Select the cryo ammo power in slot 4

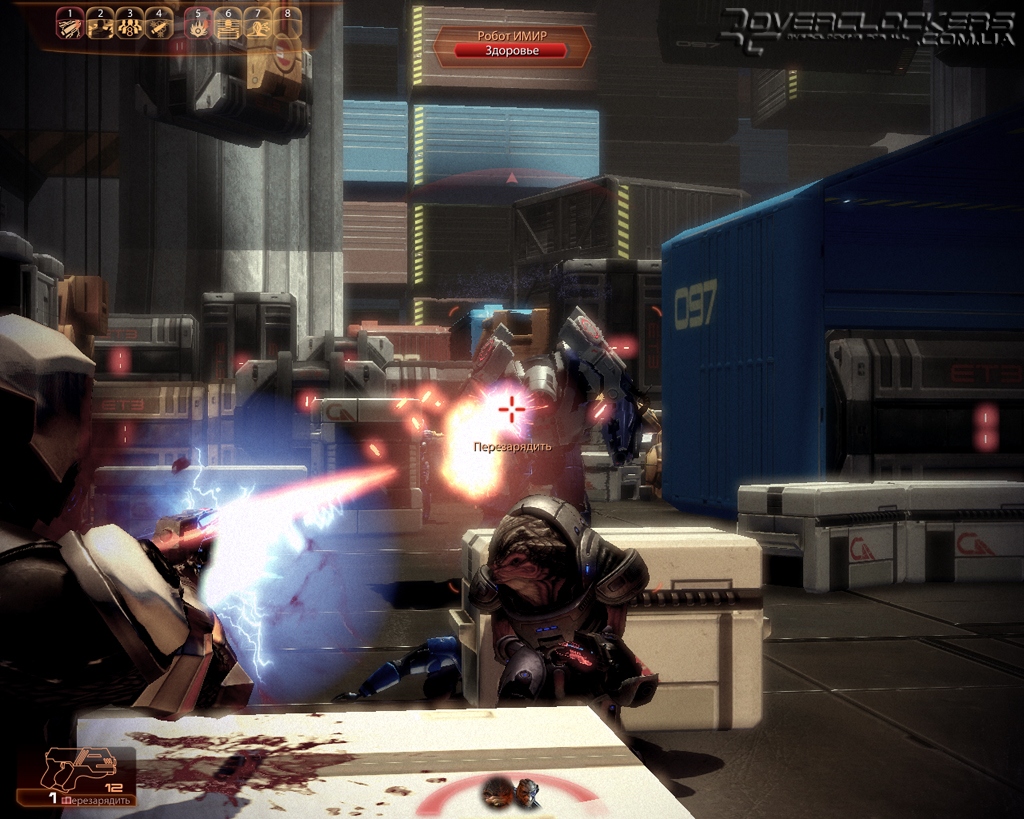click(x=158, y=27)
